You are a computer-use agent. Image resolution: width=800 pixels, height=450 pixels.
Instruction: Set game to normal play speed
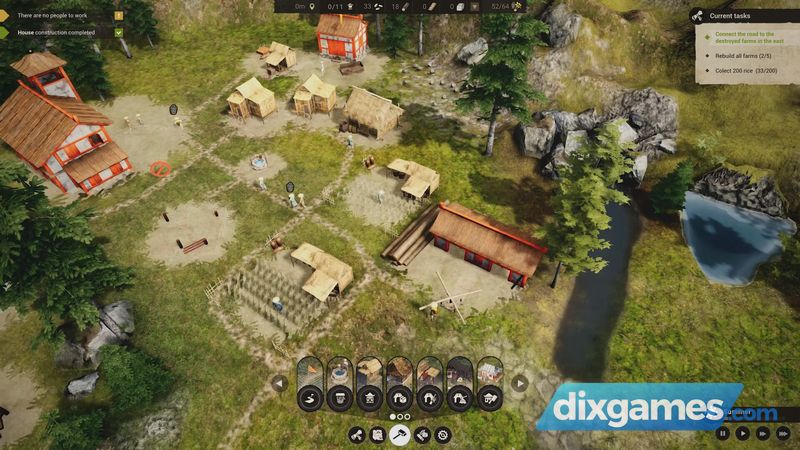coord(742,434)
